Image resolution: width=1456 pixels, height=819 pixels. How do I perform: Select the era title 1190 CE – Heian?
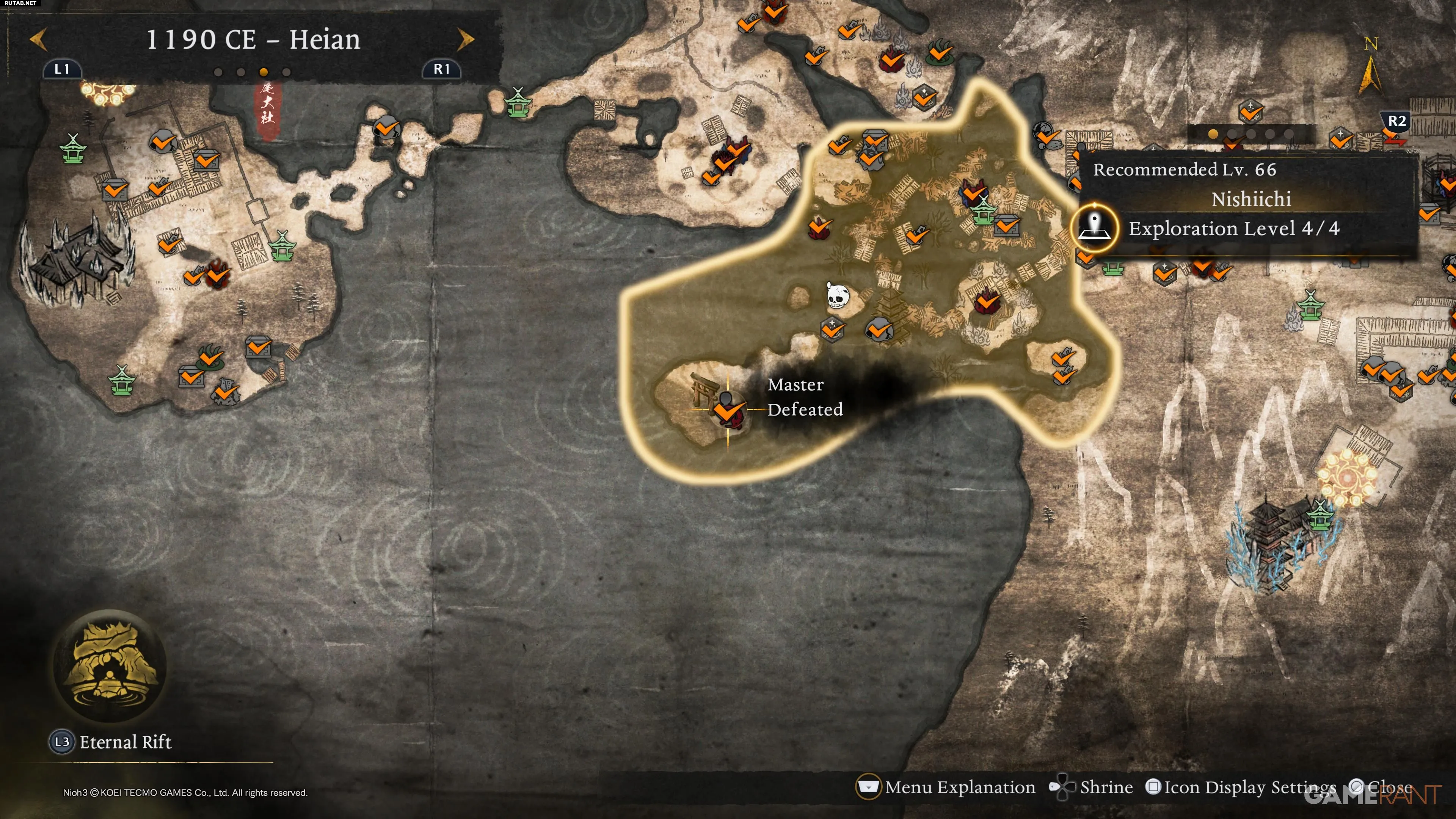[x=253, y=39]
